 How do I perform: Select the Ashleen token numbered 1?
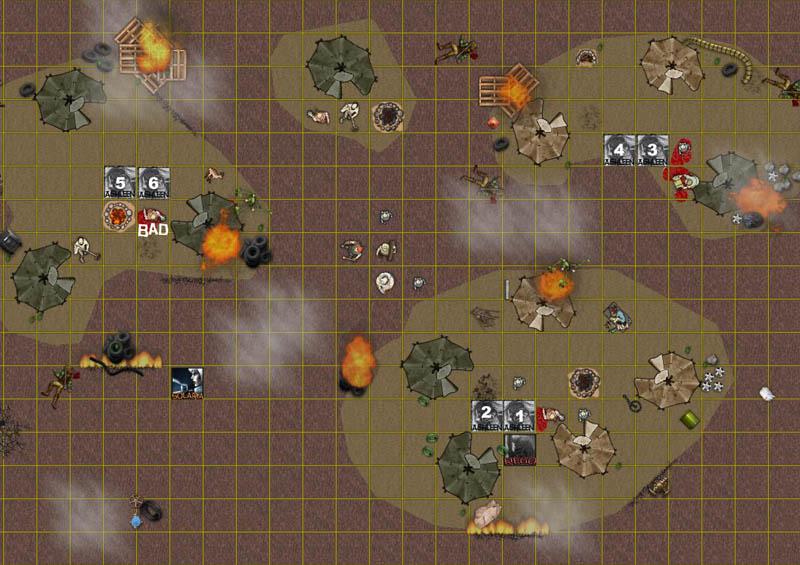519,415
